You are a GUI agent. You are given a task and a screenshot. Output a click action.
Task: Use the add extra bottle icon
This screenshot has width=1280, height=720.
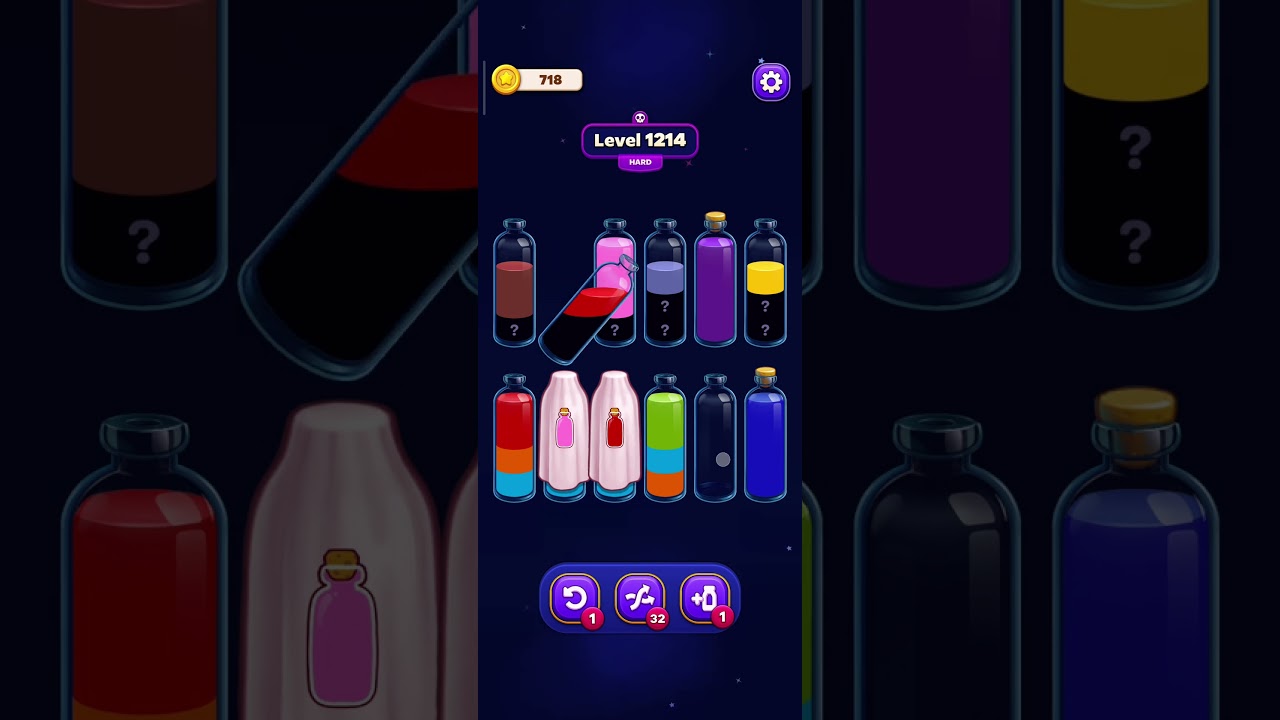[x=708, y=597]
